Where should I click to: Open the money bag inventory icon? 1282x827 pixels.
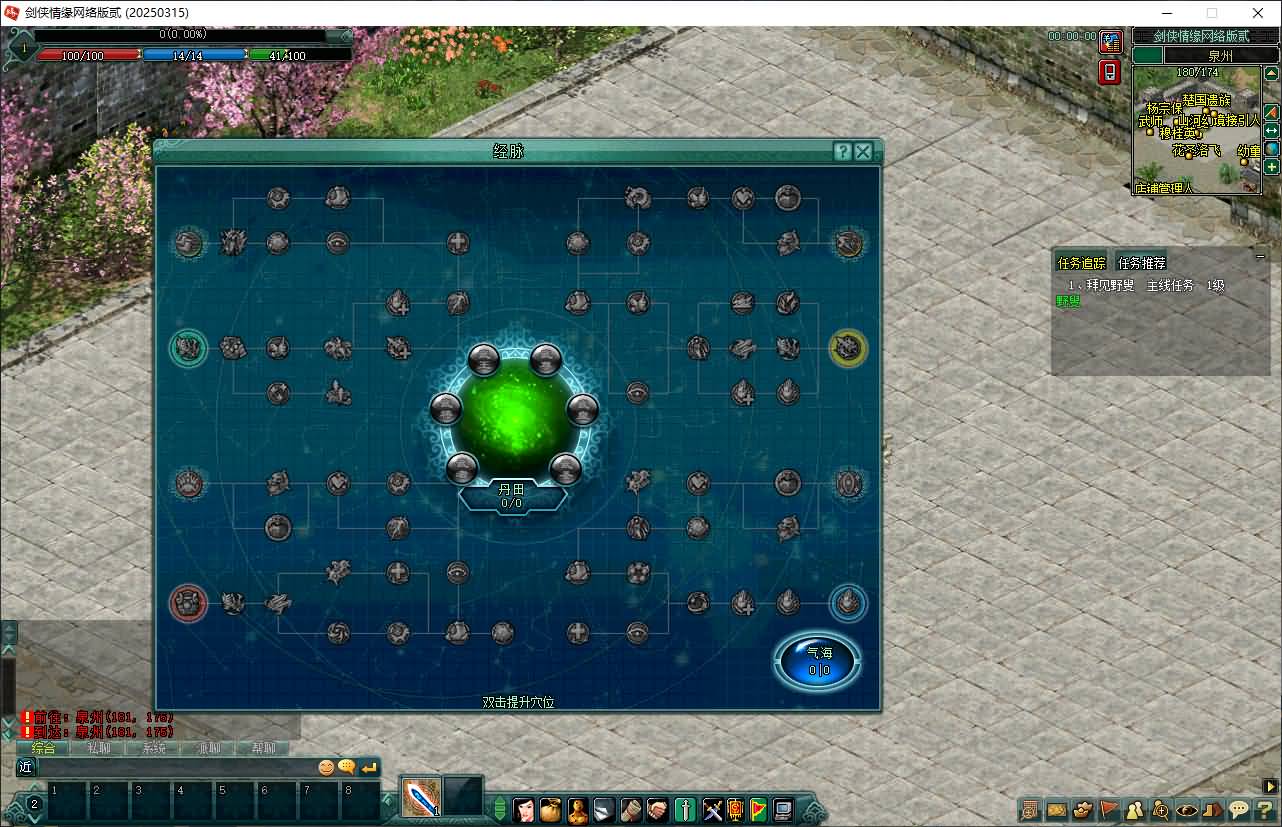click(551, 809)
